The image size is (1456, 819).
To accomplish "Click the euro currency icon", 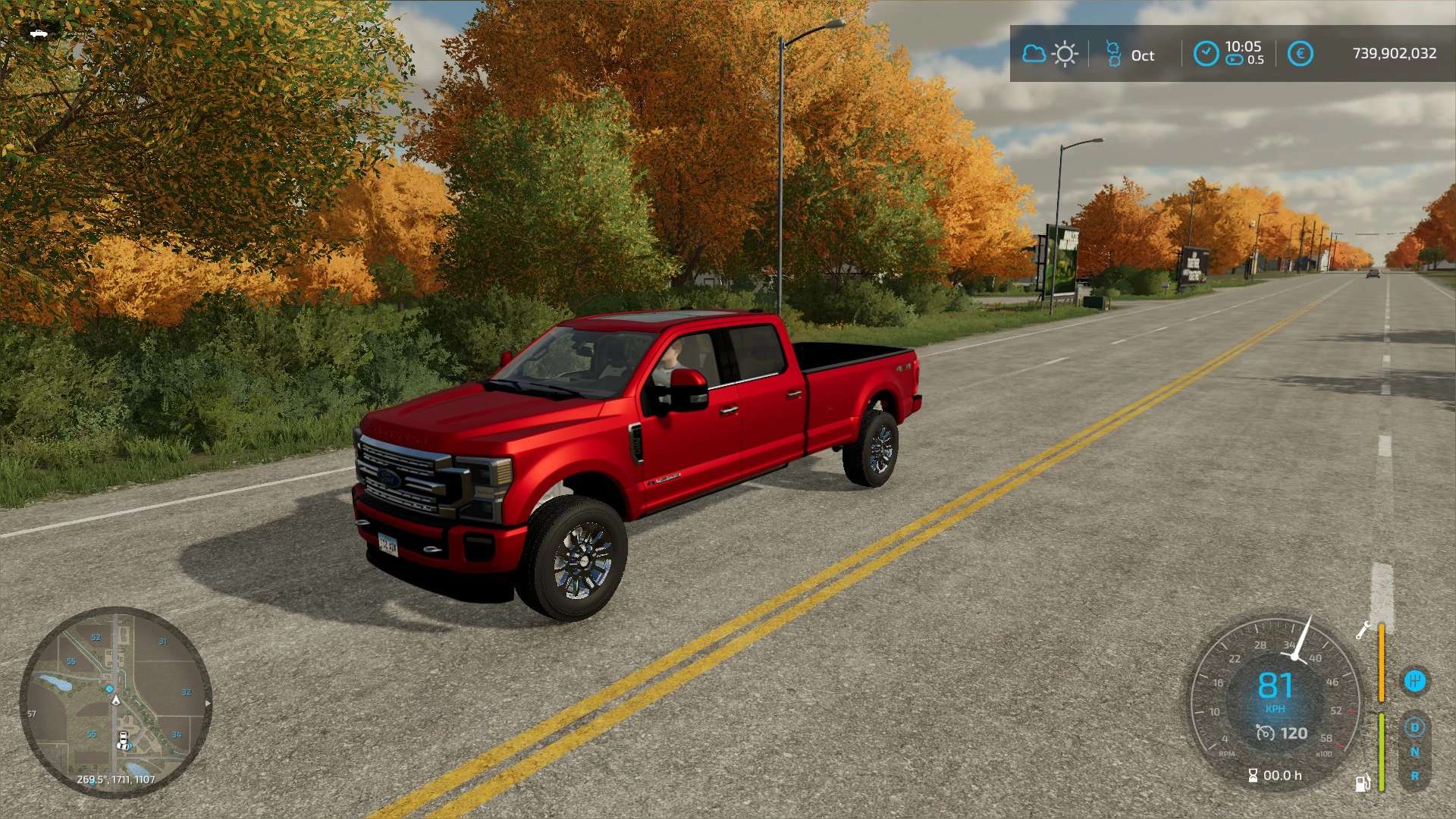I will [x=1300, y=54].
